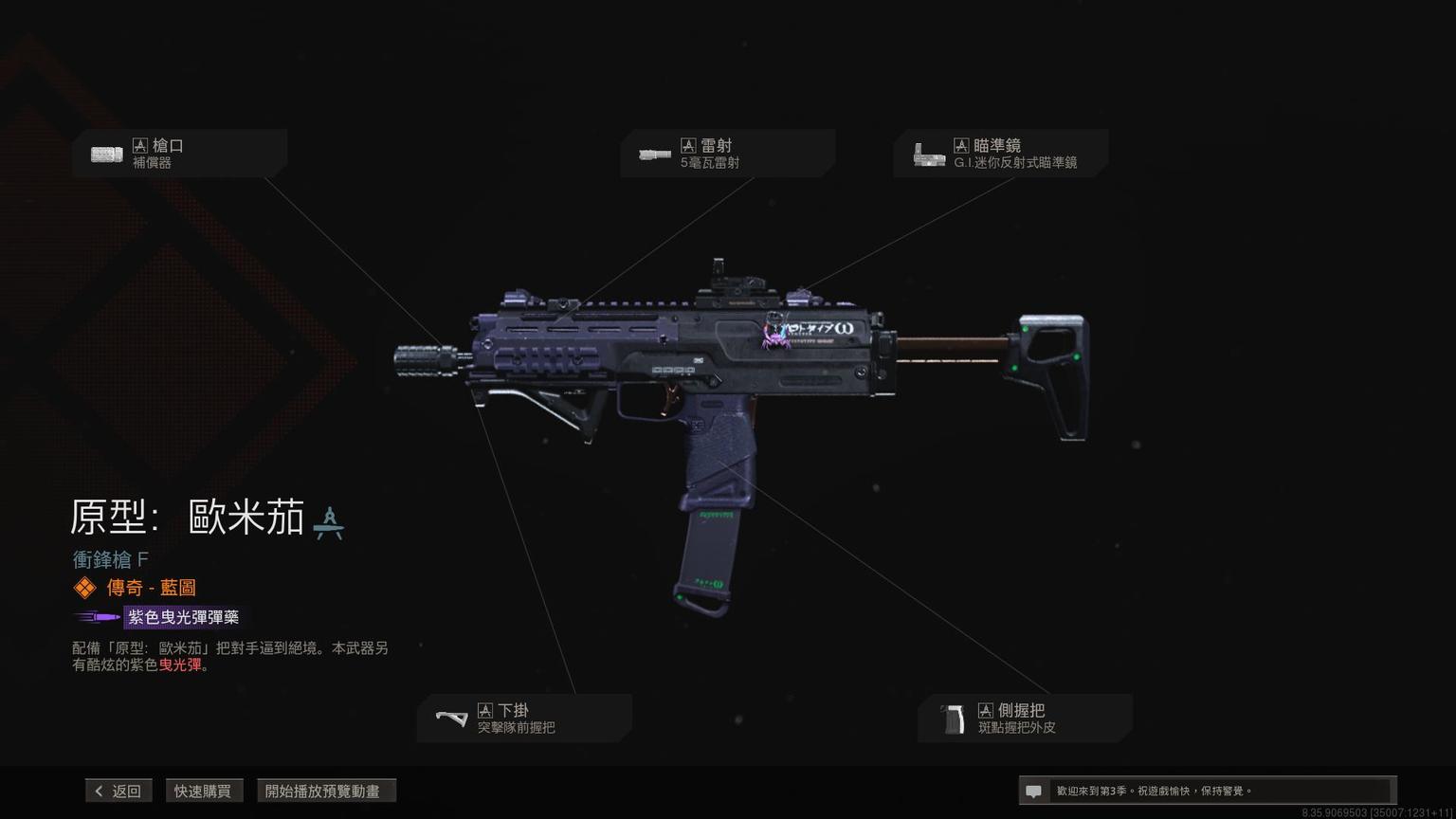Go back with the 返回 button

point(118,791)
